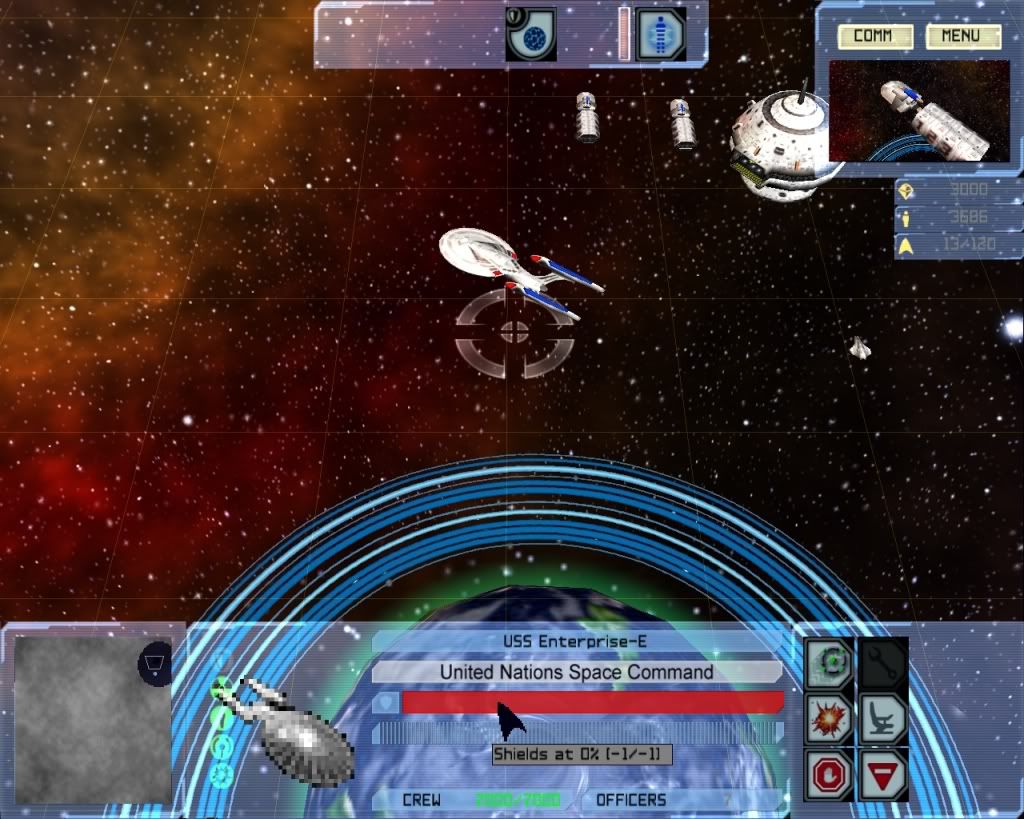Activate the explosion attack command
The image size is (1024, 819).
point(830,718)
